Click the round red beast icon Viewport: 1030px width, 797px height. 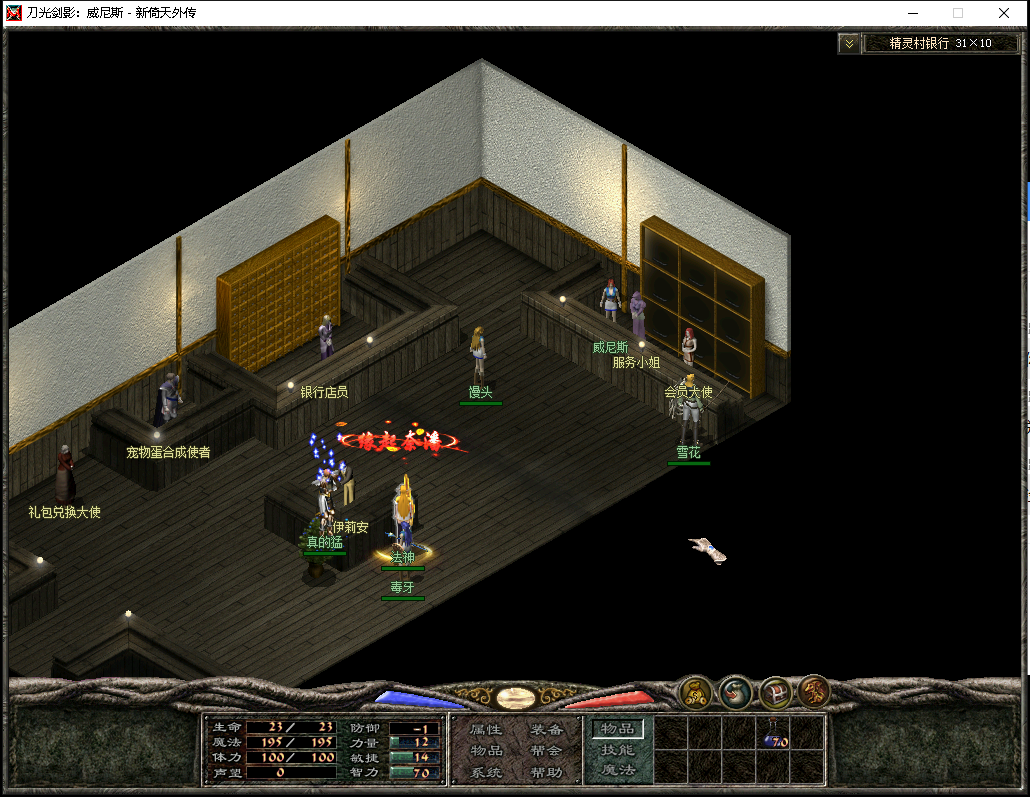pos(813,691)
